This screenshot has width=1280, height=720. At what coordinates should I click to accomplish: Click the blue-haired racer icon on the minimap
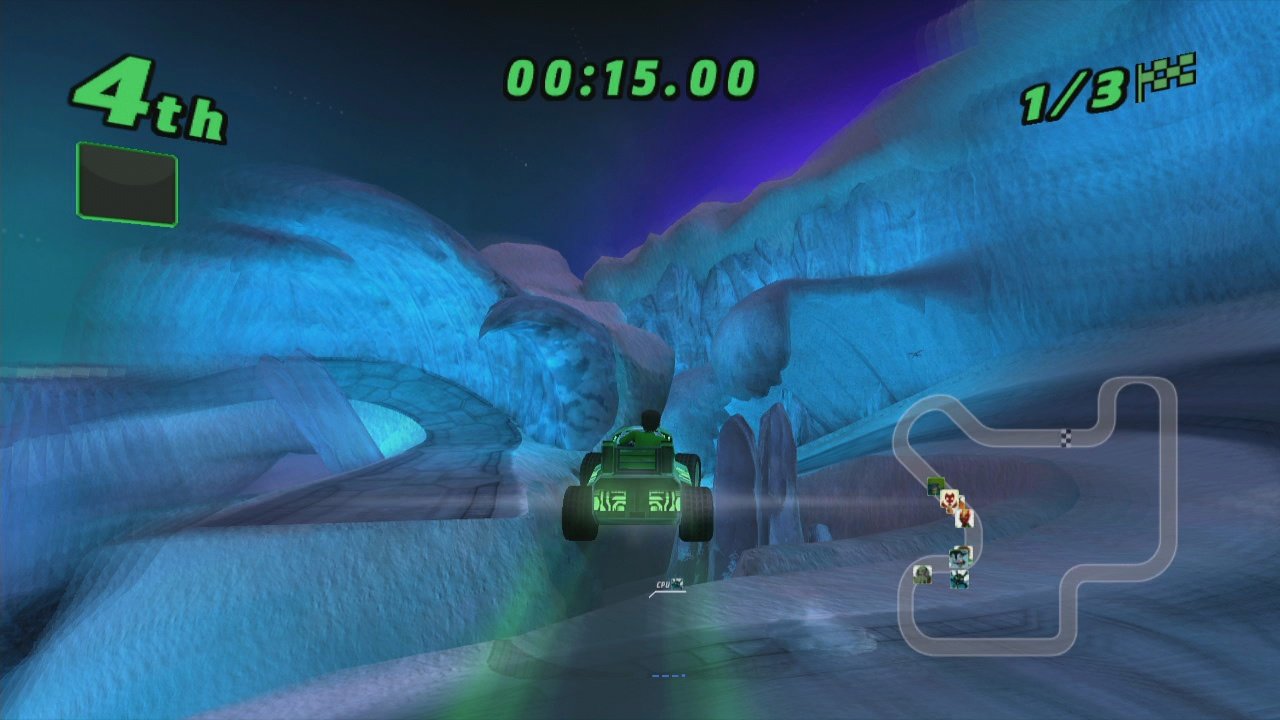pos(961,556)
